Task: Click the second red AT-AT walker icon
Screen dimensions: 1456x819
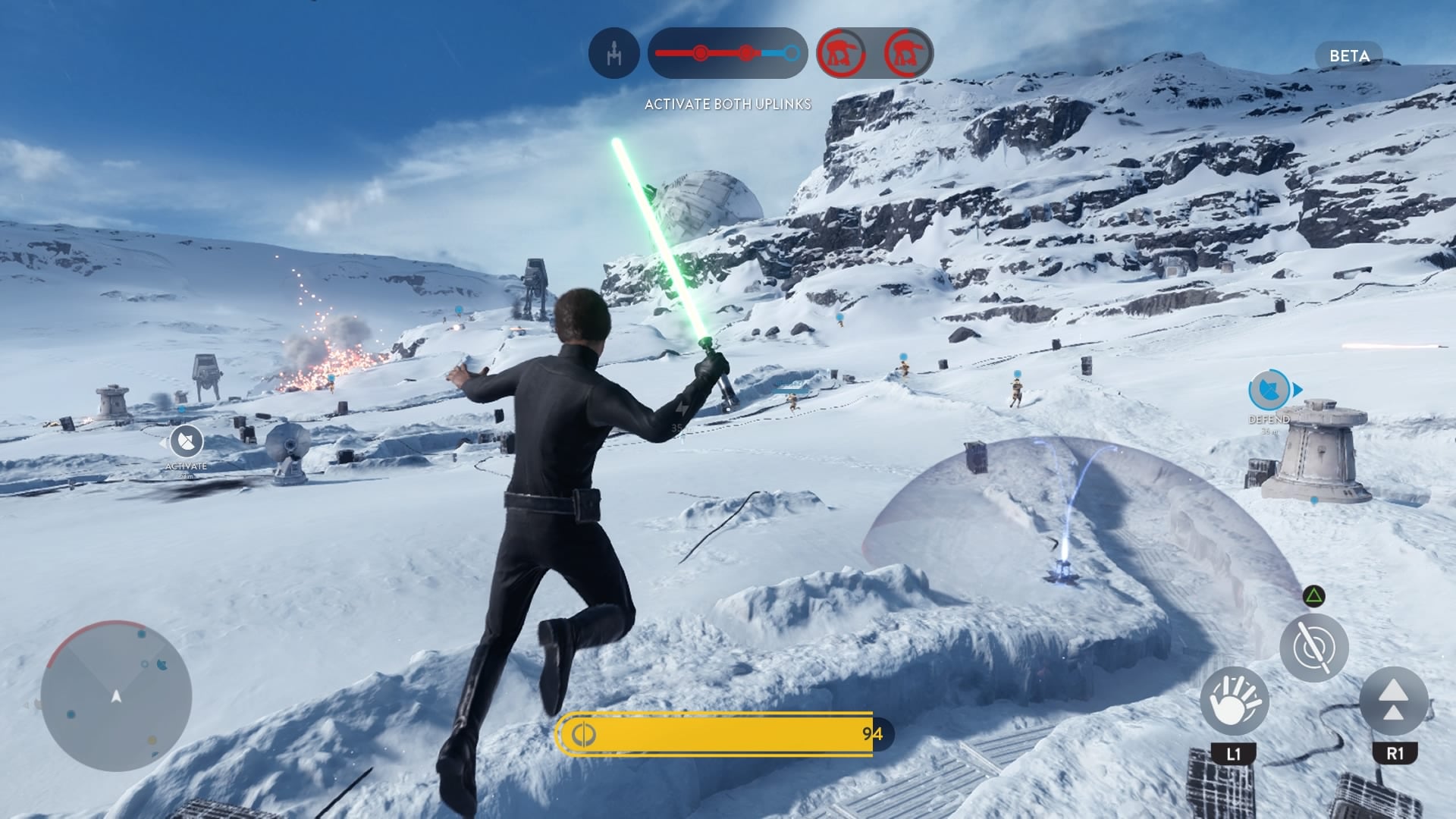Action: [908, 53]
